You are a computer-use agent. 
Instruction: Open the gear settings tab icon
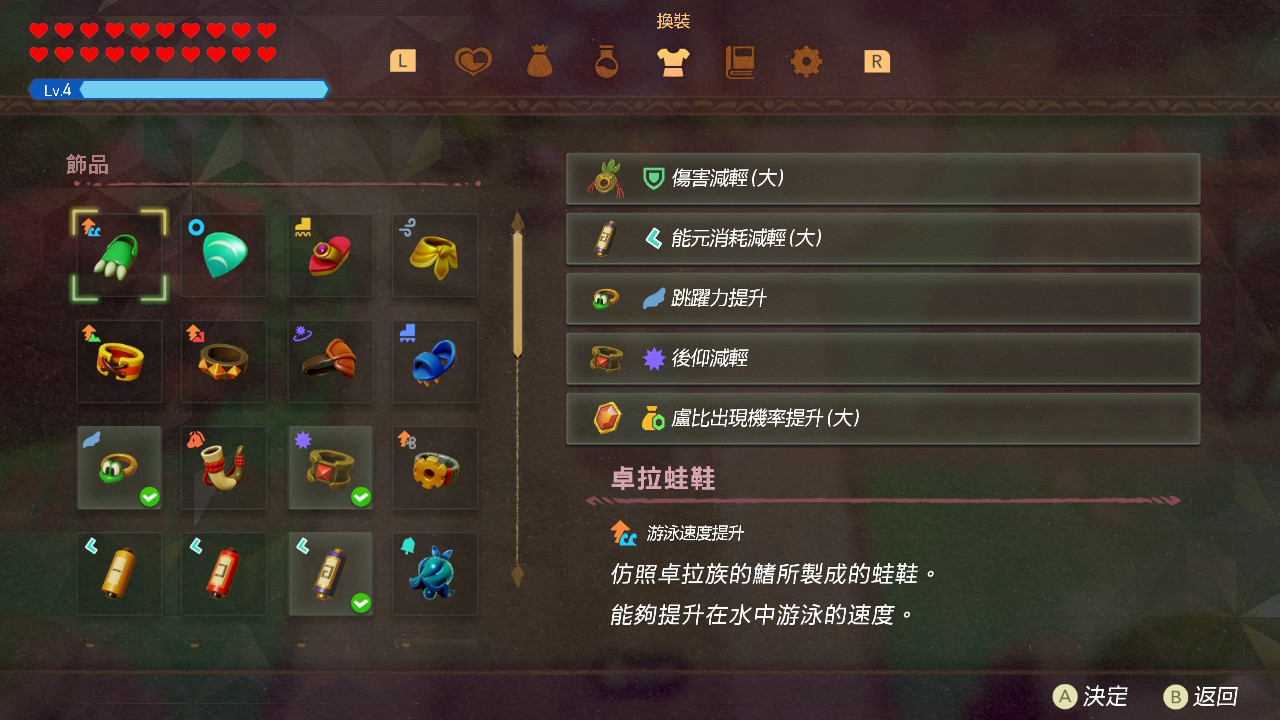pos(806,61)
